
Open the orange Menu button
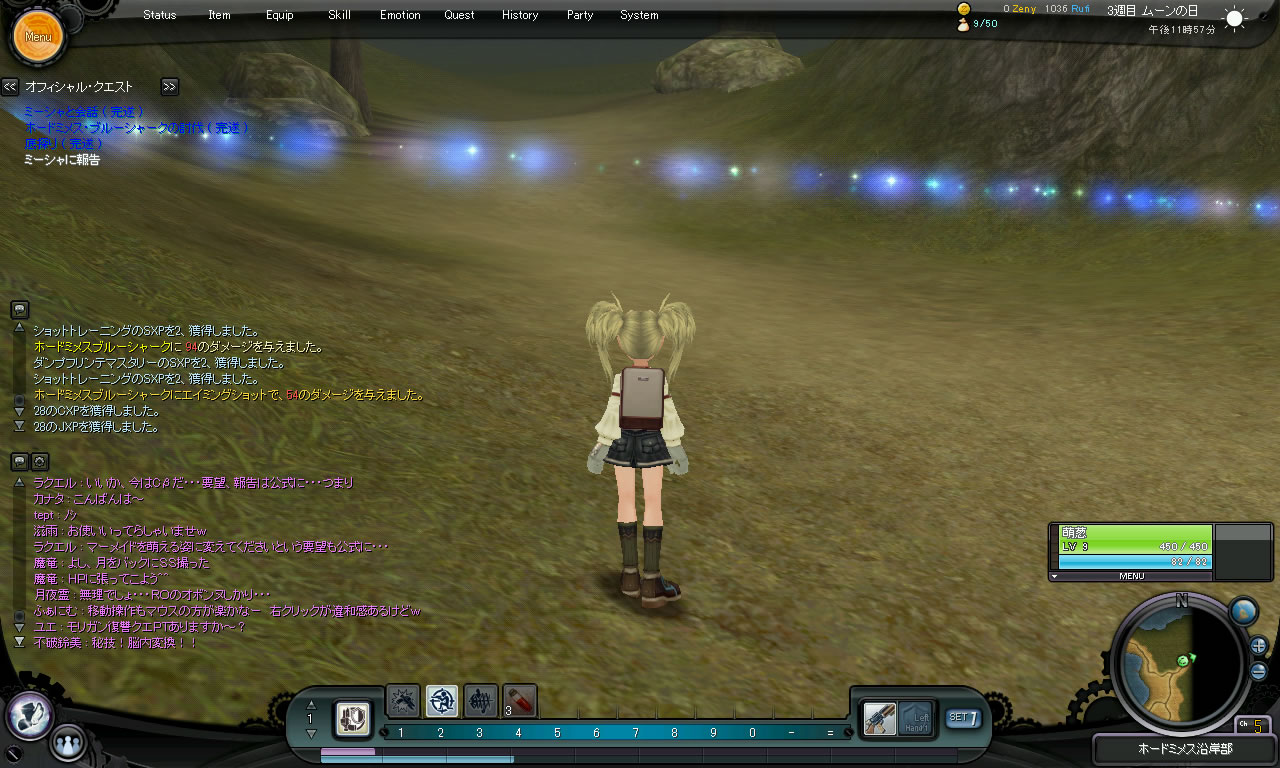click(x=38, y=37)
